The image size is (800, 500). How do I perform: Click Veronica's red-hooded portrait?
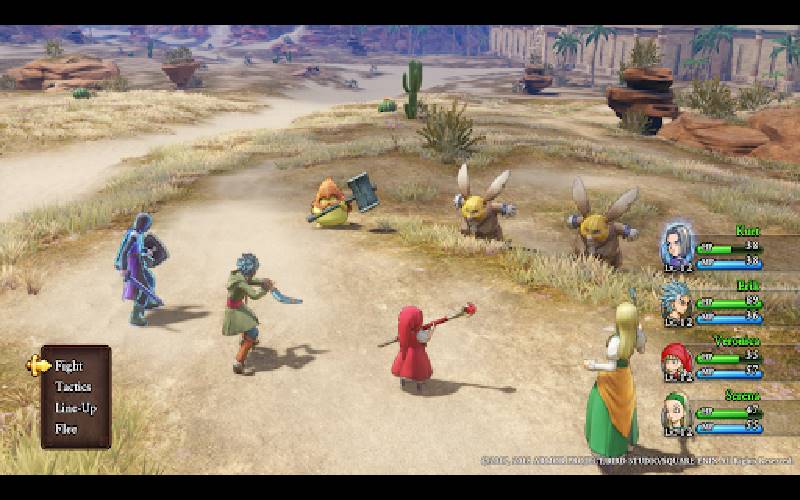[x=677, y=357]
